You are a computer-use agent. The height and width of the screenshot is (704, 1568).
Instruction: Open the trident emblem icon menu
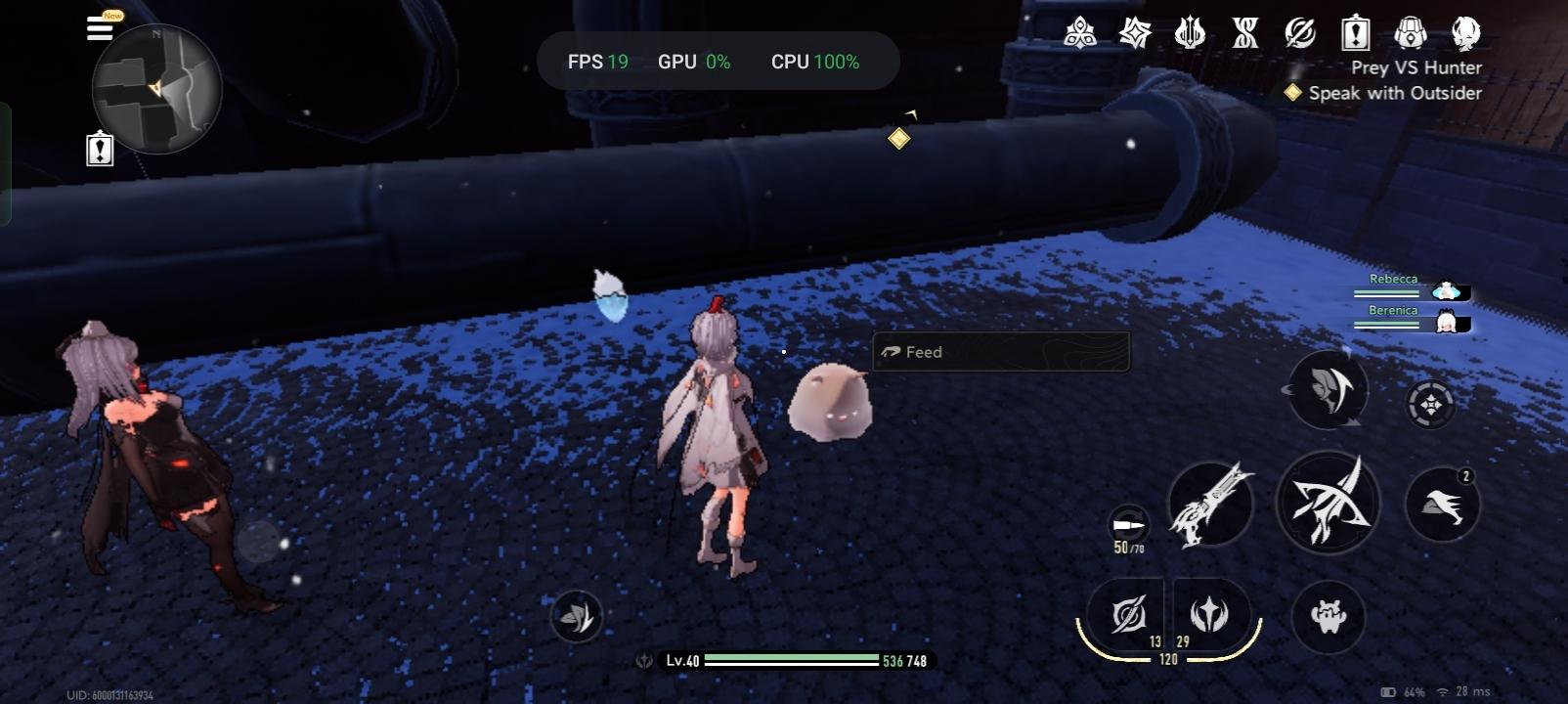point(1190,34)
